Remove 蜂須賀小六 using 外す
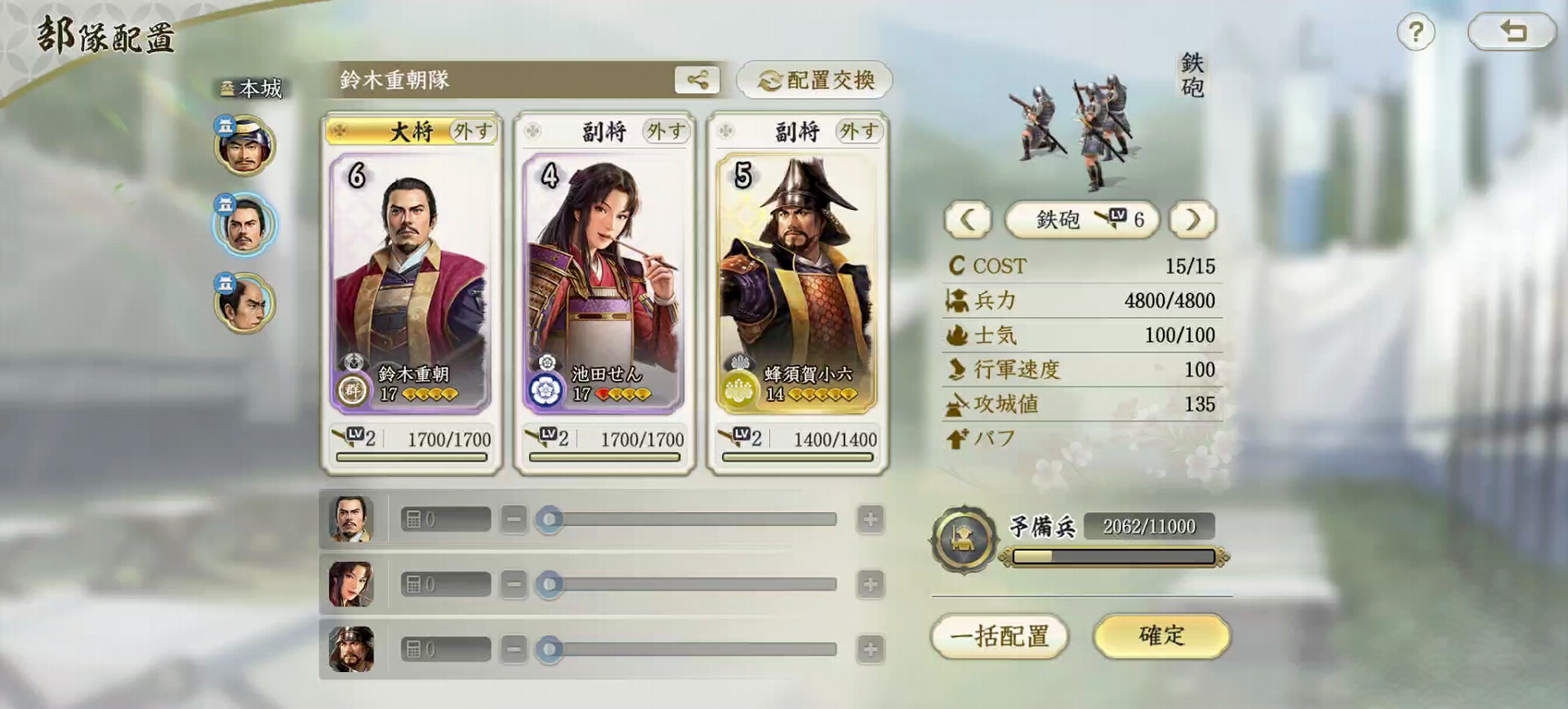This screenshot has height=709, width=1568. pyautogui.click(x=858, y=132)
